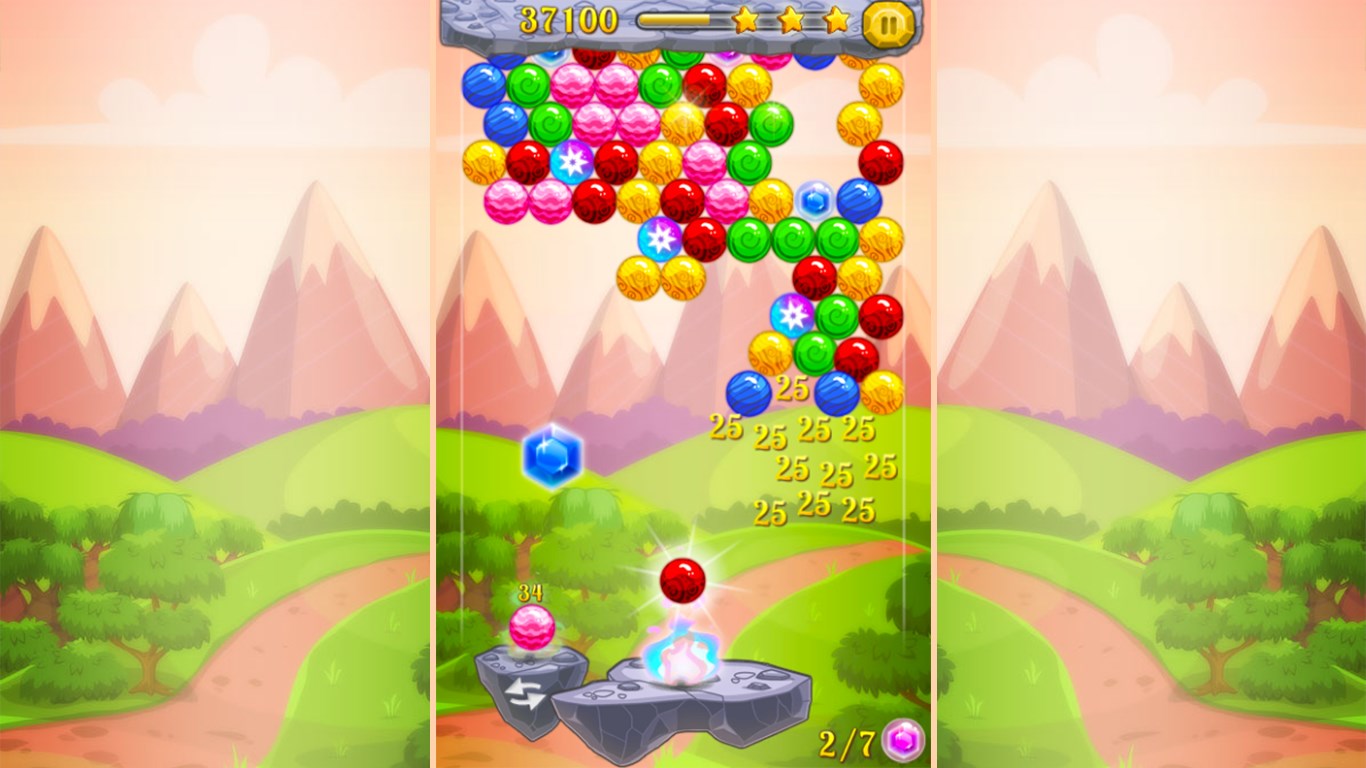
Task: Click the blue gem bubble embedded in the bubble wall
Action: (813, 201)
